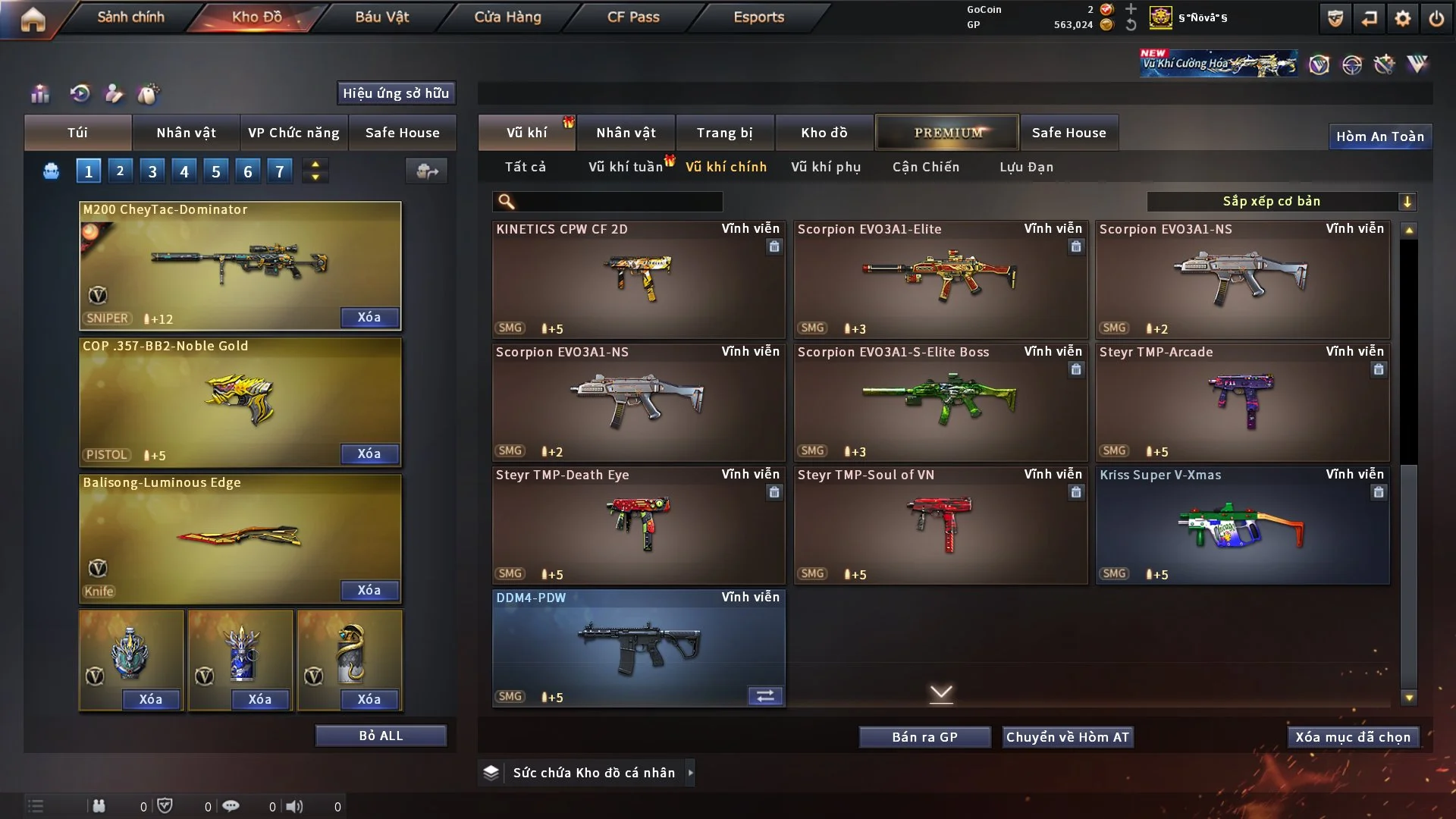The image size is (1456, 819).
Task: Select bag slot number 3
Action: coord(152,171)
